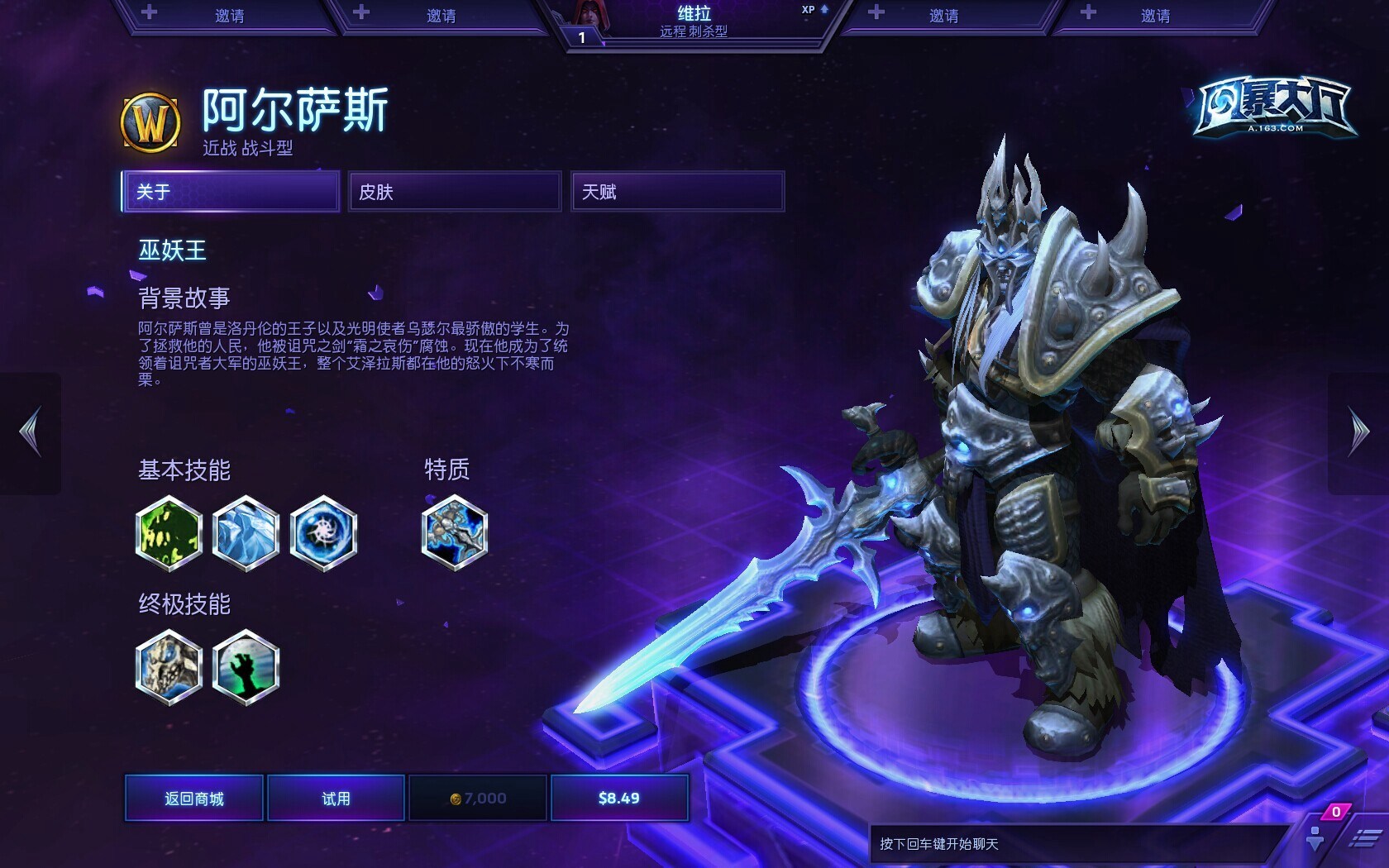Open the player profile panel for 维拉
This screenshot has width=1389, height=868.
tap(693, 21)
